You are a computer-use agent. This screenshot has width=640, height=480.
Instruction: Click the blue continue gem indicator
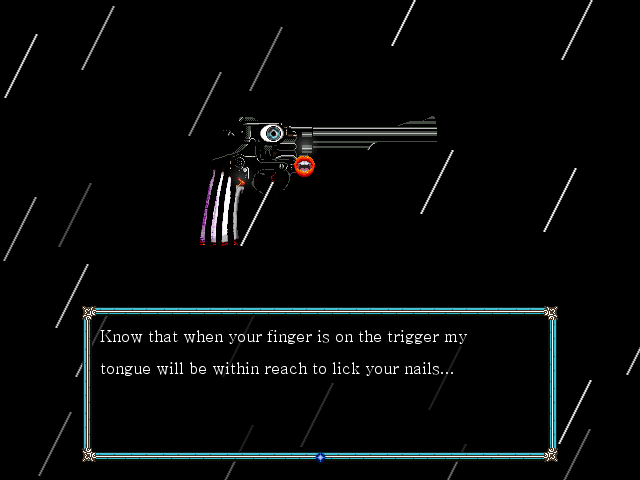320,457
